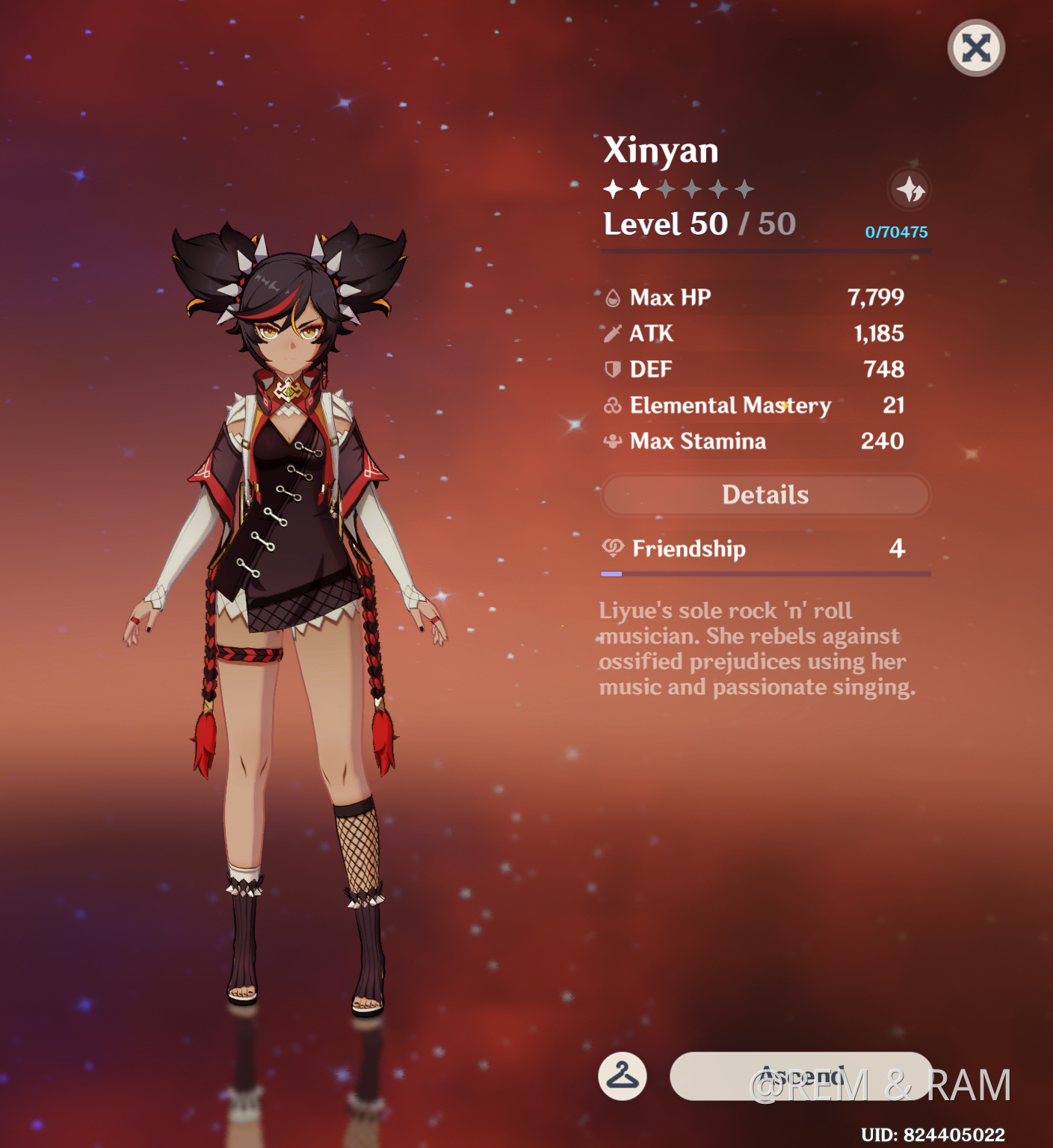This screenshot has width=1053, height=1148.
Task: Select the Max HP droplet icon
Action: [613, 297]
